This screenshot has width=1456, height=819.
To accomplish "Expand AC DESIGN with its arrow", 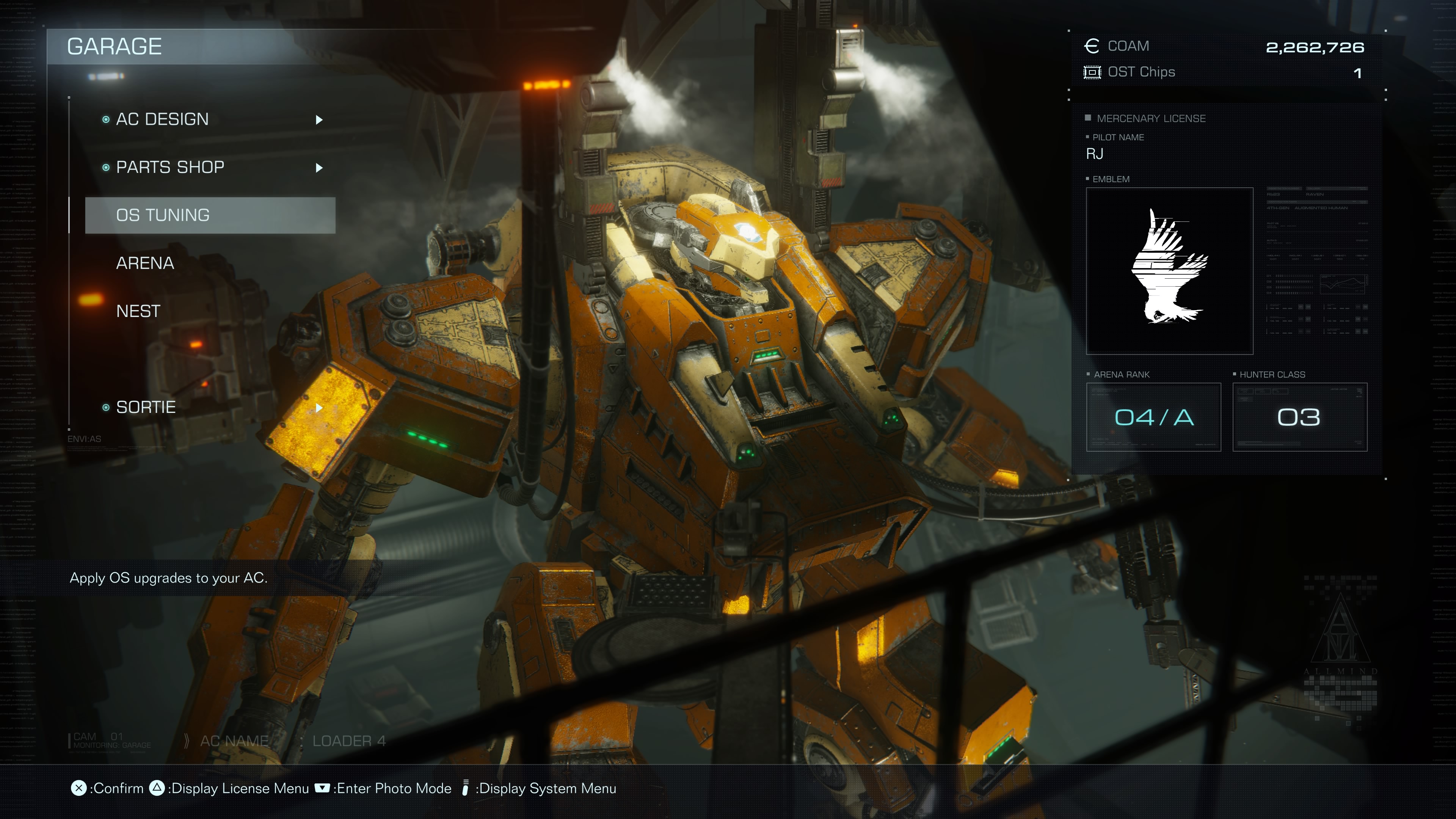I will click(x=319, y=119).
